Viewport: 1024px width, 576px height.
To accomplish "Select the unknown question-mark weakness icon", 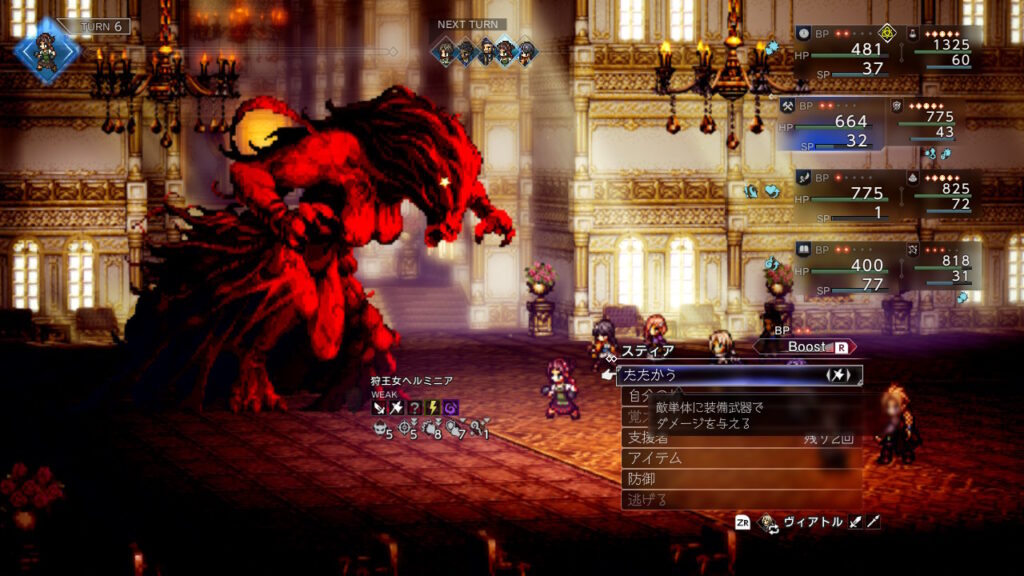I will tap(415, 407).
